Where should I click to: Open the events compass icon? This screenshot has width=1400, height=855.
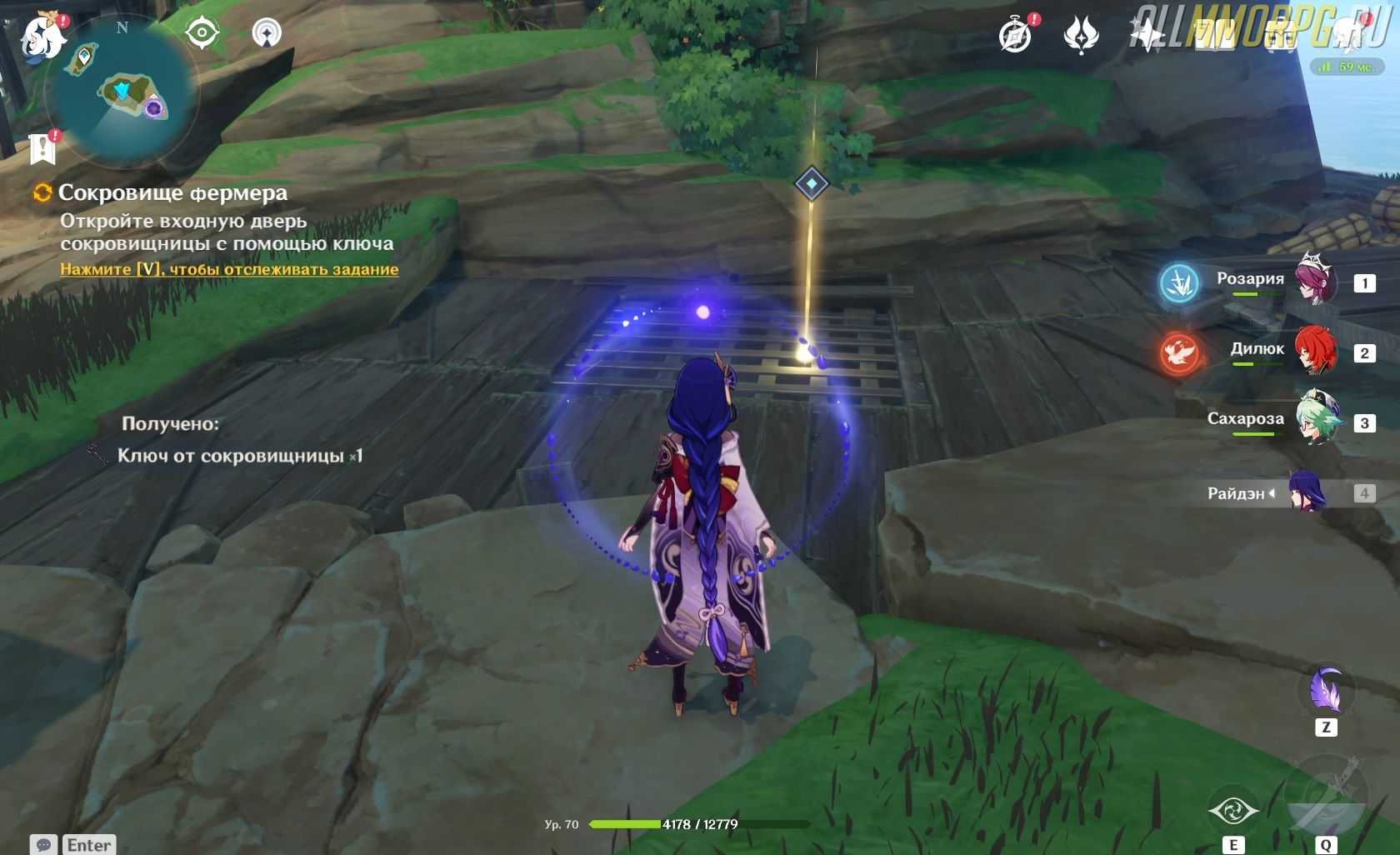[x=1016, y=36]
